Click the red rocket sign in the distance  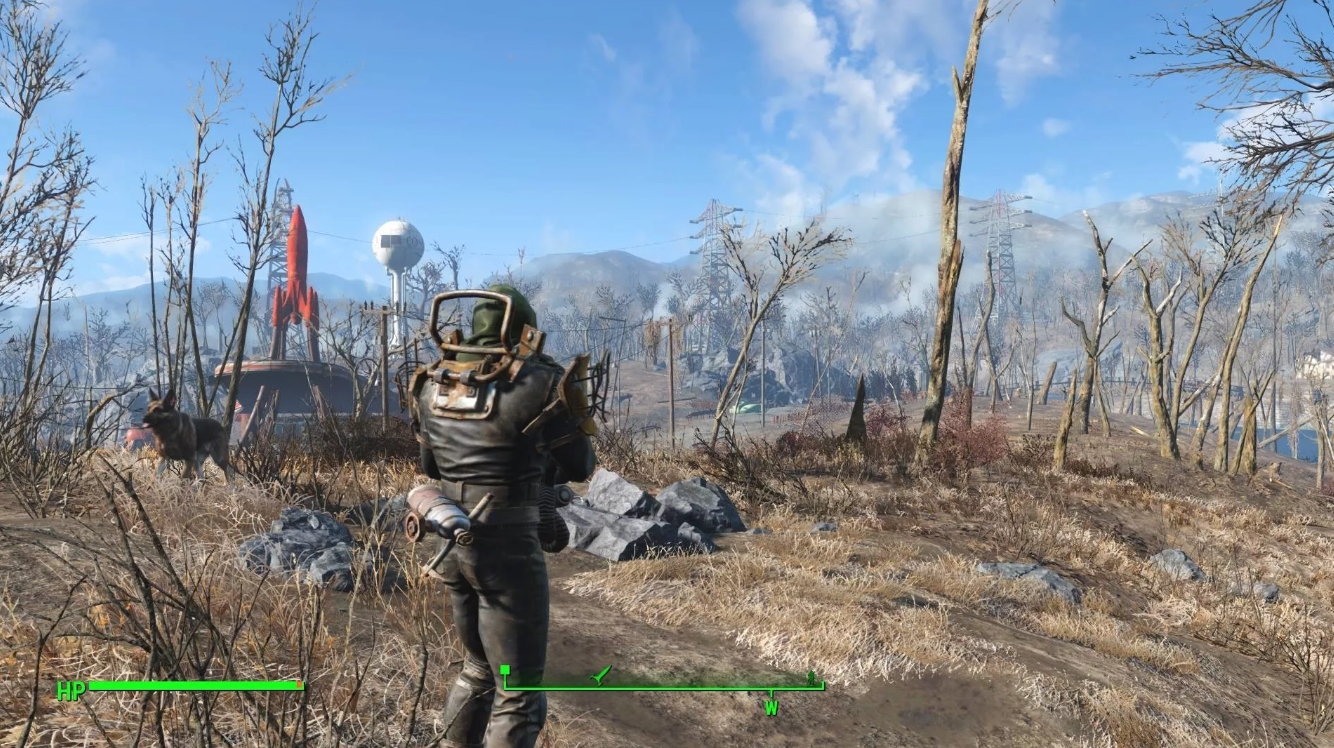click(295, 280)
